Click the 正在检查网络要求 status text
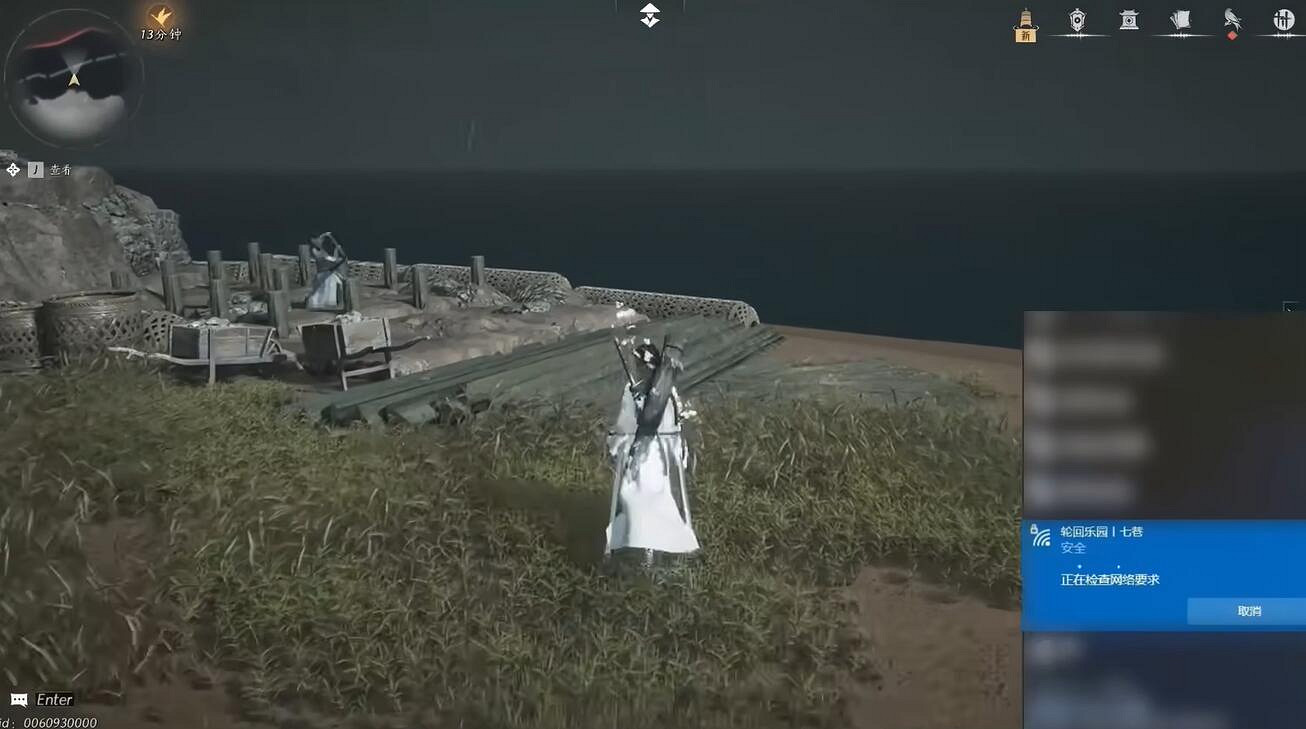 coord(1112,578)
